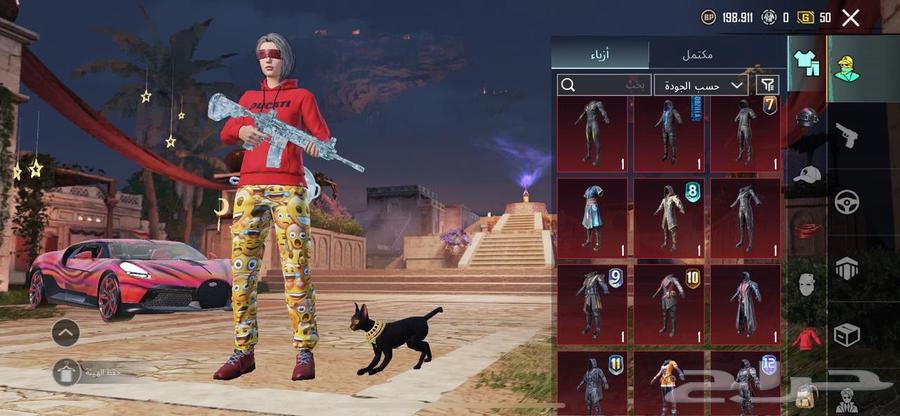Open the filter funnel button
This screenshot has width=900, height=416.
pos(768,85)
